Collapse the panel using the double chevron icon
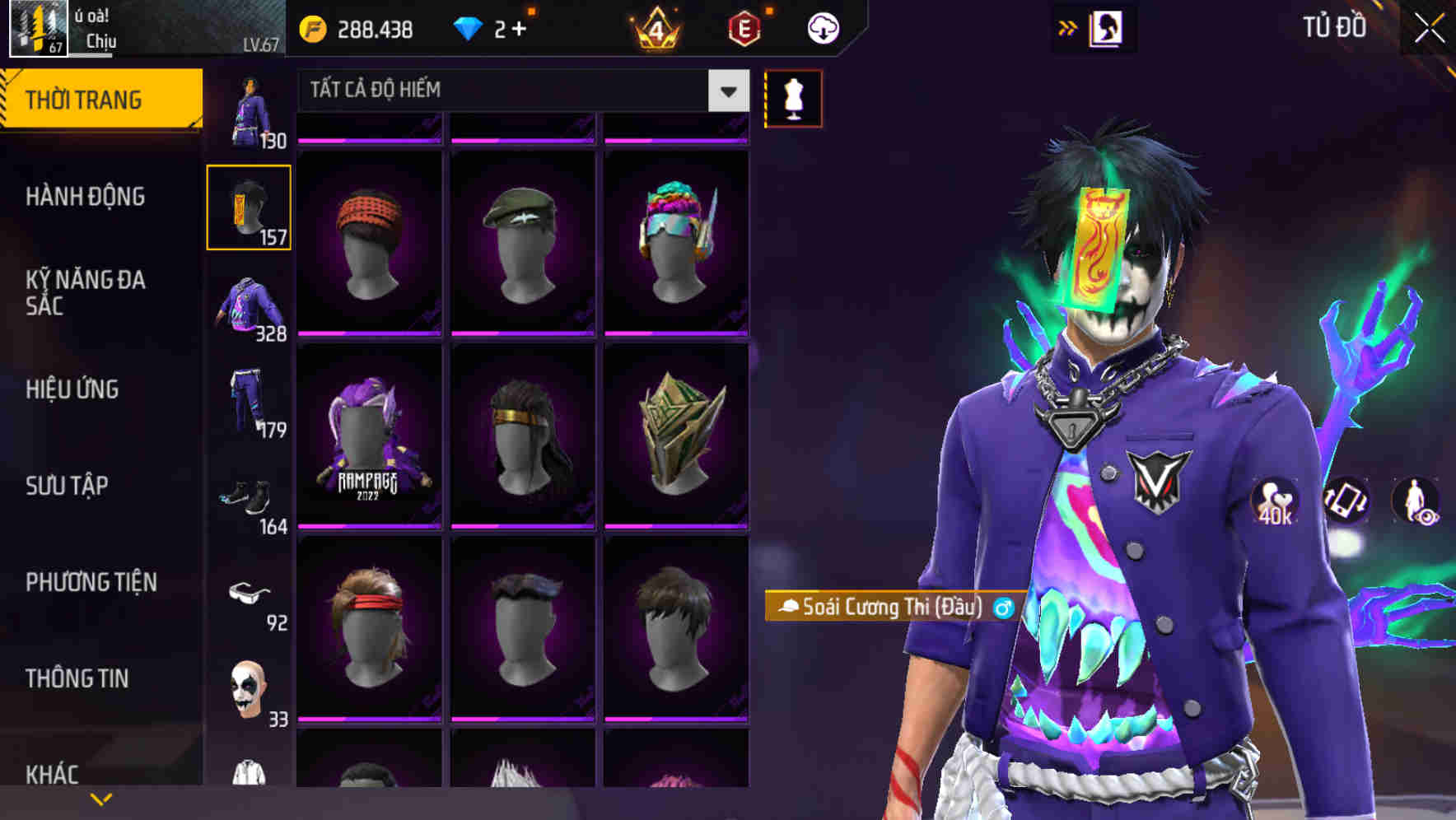The width and height of the screenshot is (1456, 820). [1068, 27]
